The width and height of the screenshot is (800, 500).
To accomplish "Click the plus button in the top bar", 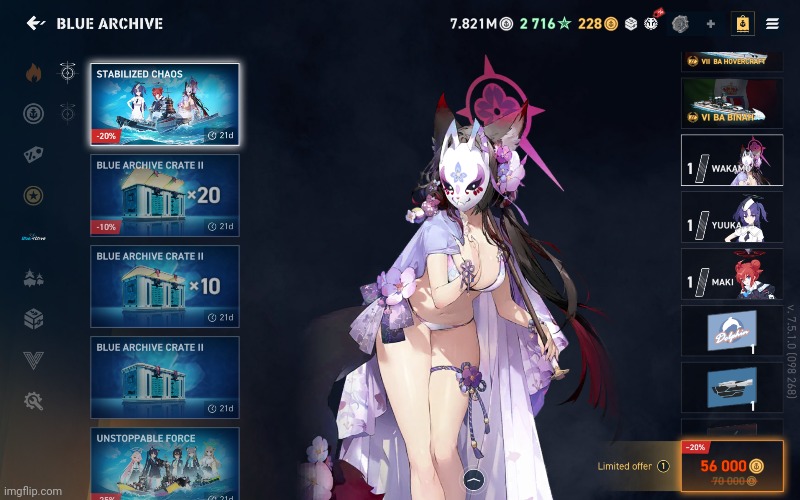I will (x=710, y=23).
